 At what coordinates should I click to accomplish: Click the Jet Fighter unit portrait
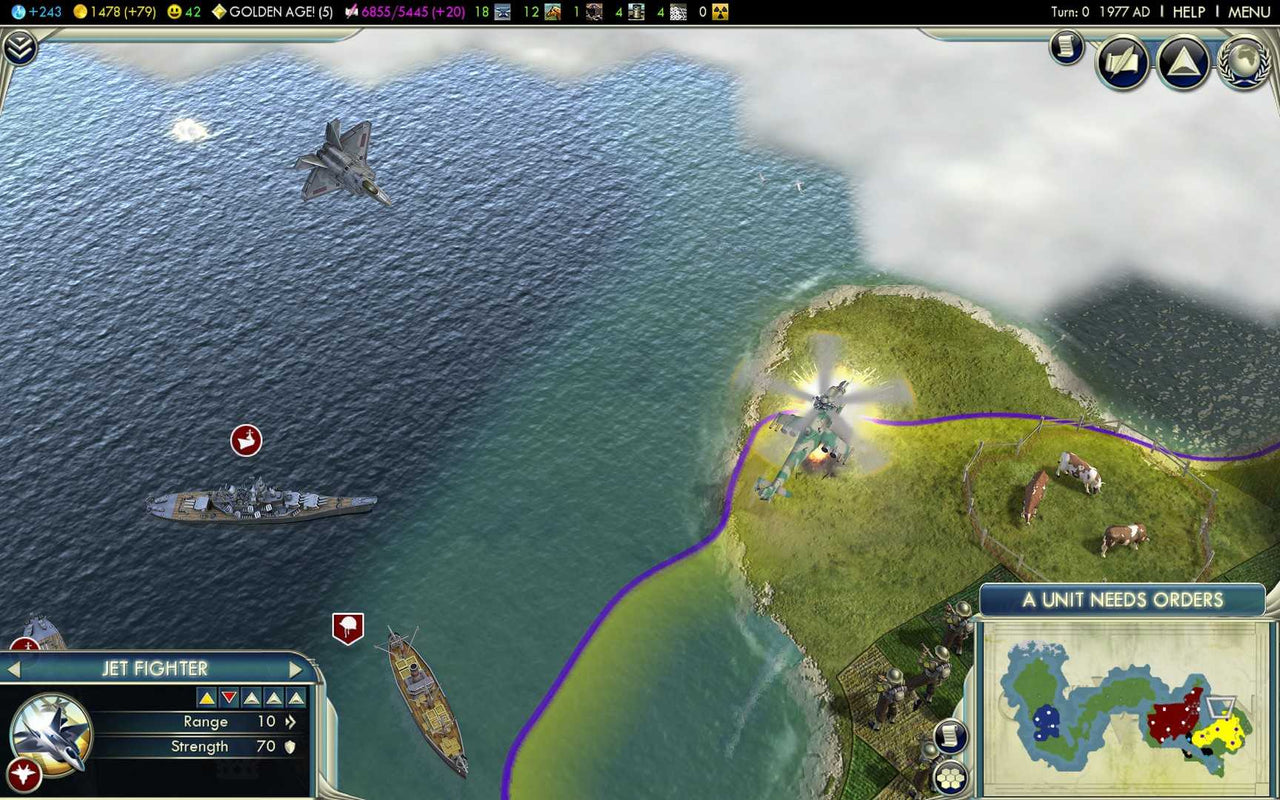pyautogui.click(x=50, y=731)
